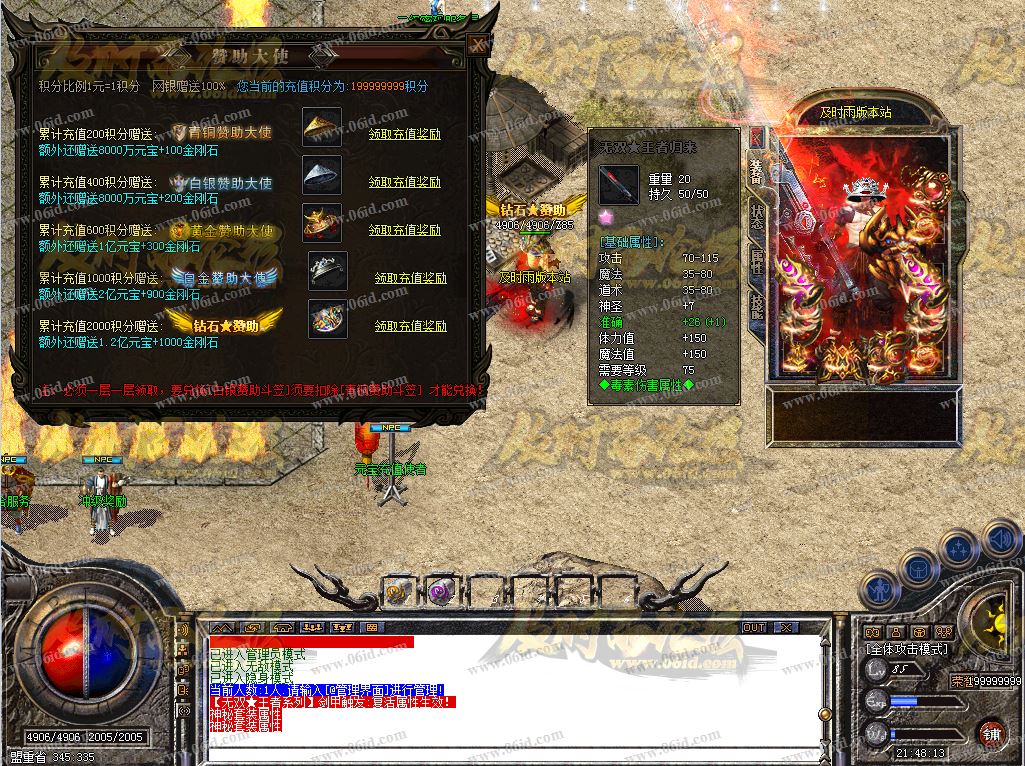This screenshot has height=766, width=1025.
Task: Click the OUT button above chat
Action: (x=754, y=628)
